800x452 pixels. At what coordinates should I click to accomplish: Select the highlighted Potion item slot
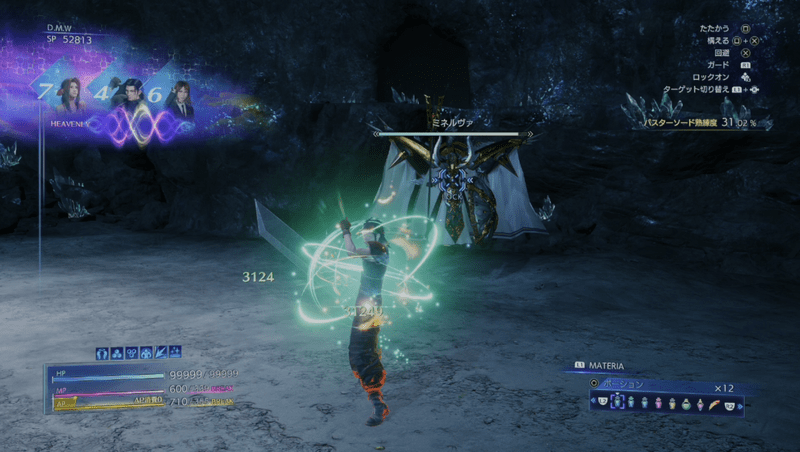pos(616,402)
